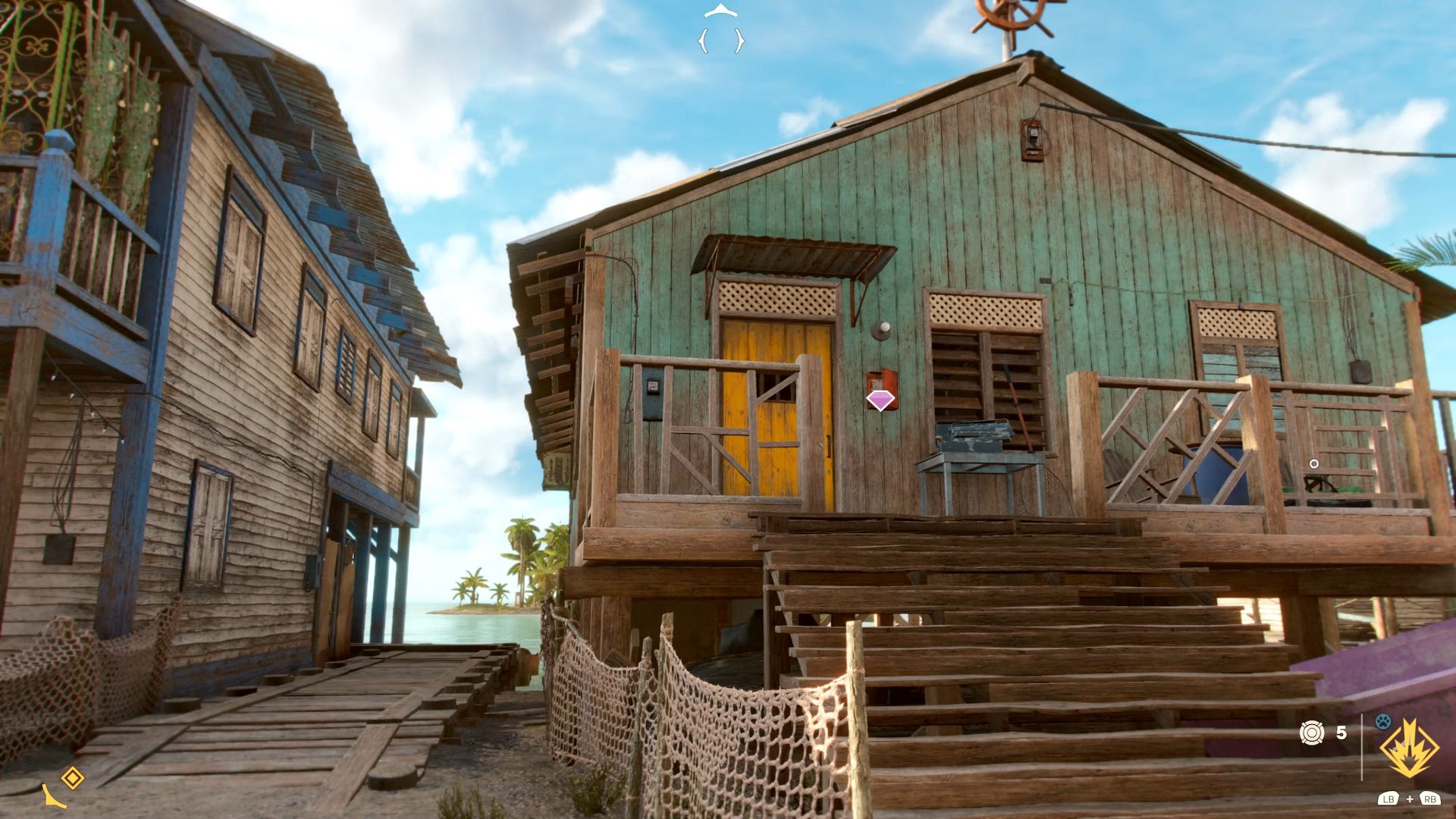The height and width of the screenshot is (819, 1456).
Task: Click the upward arrow compass indicator at top
Action: [x=721, y=10]
